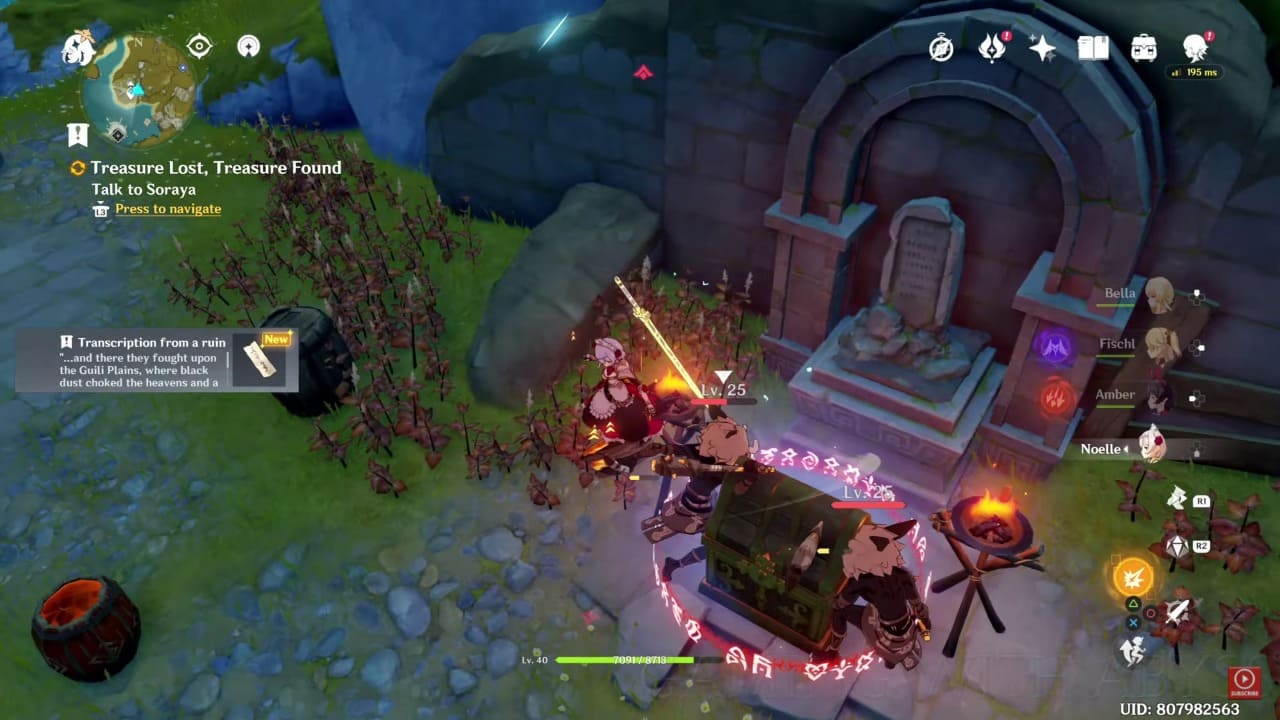The height and width of the screenshot is (720, 1280).
Task: Open the Friends panel character icon
Action: click(x=1193, y=46)
